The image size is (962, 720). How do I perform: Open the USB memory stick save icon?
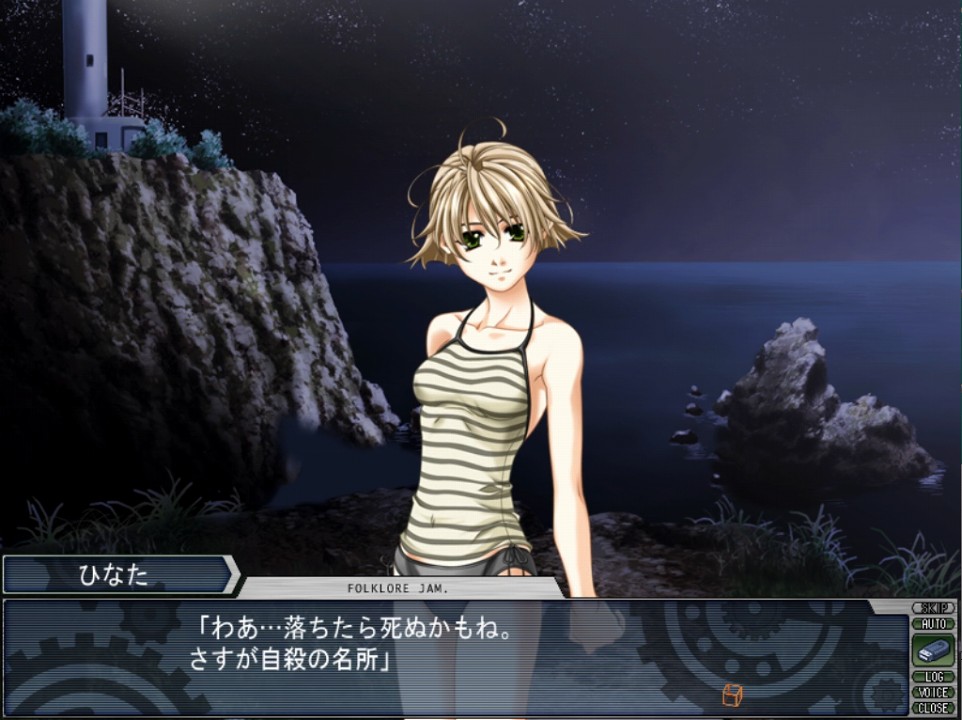tap(932, 650)
